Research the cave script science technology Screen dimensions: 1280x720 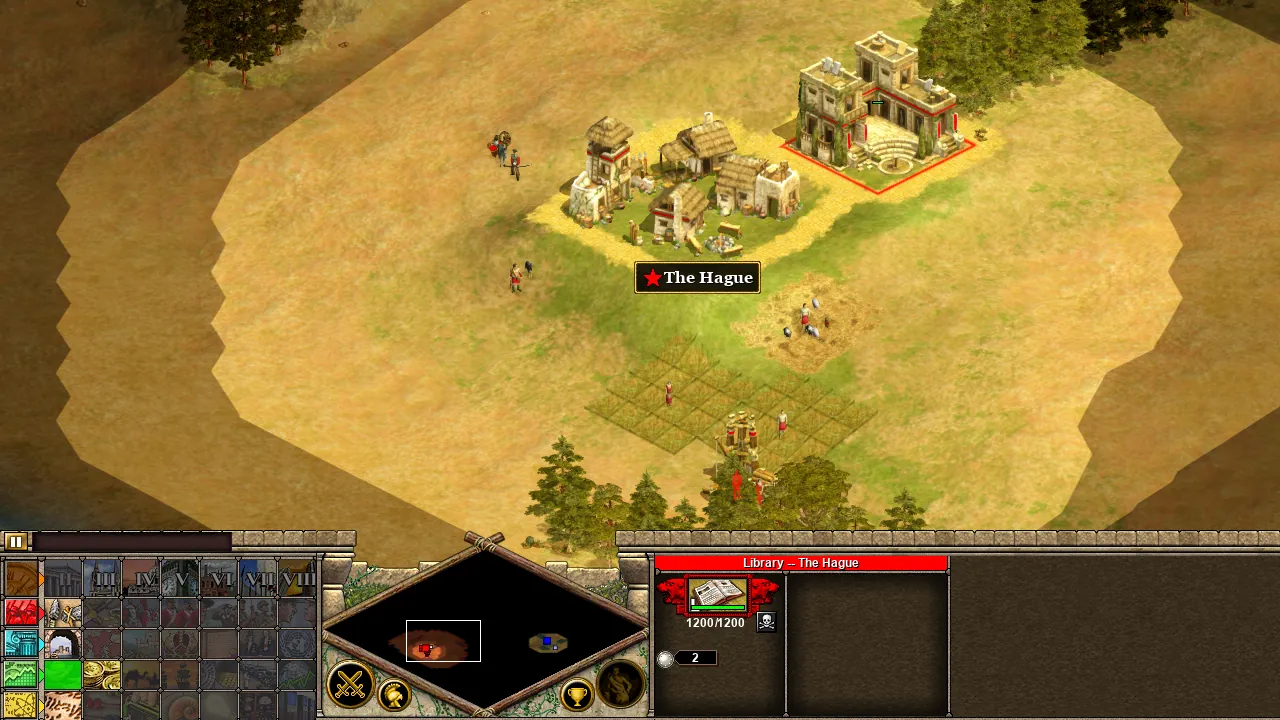pyautogui.click(x=61, y=706)
